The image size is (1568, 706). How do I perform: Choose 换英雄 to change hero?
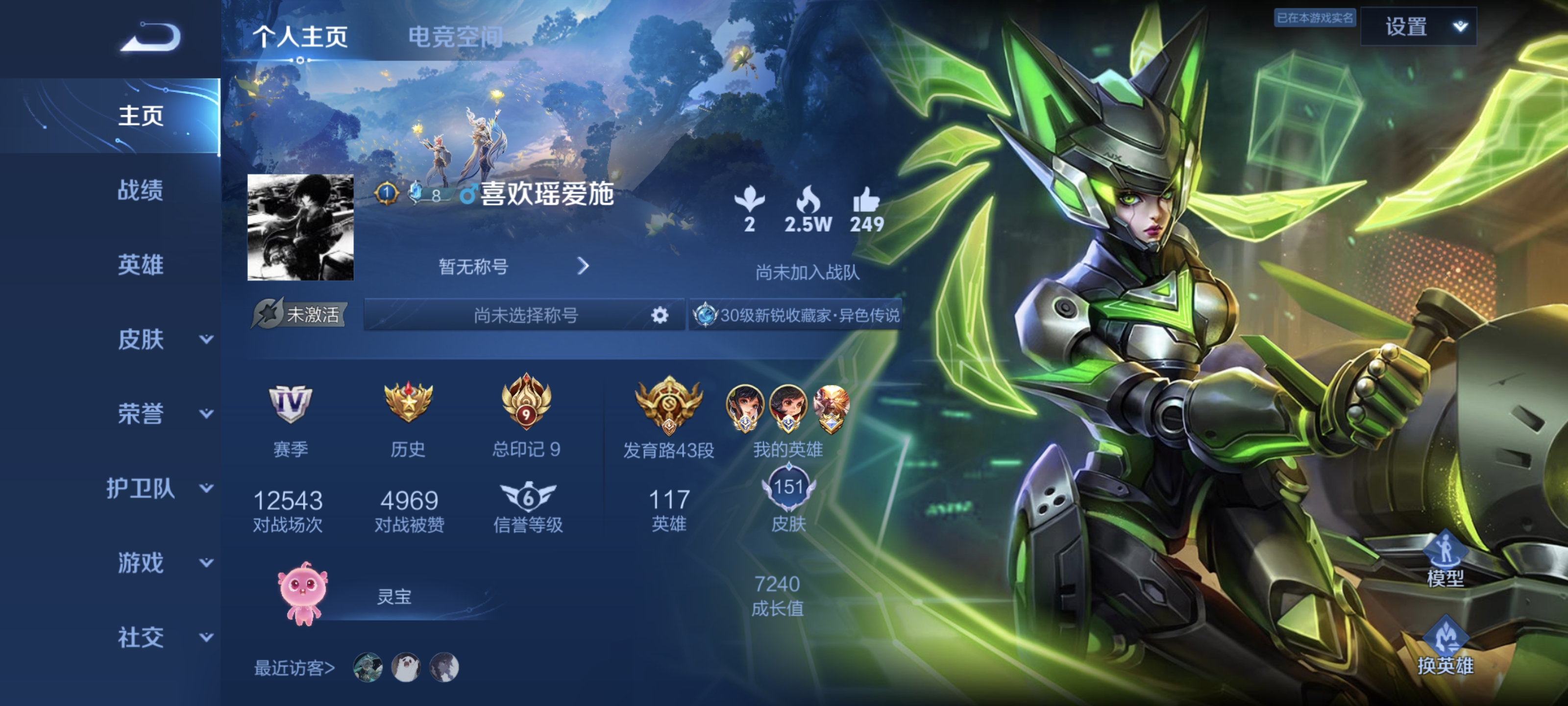[1445, 647]
